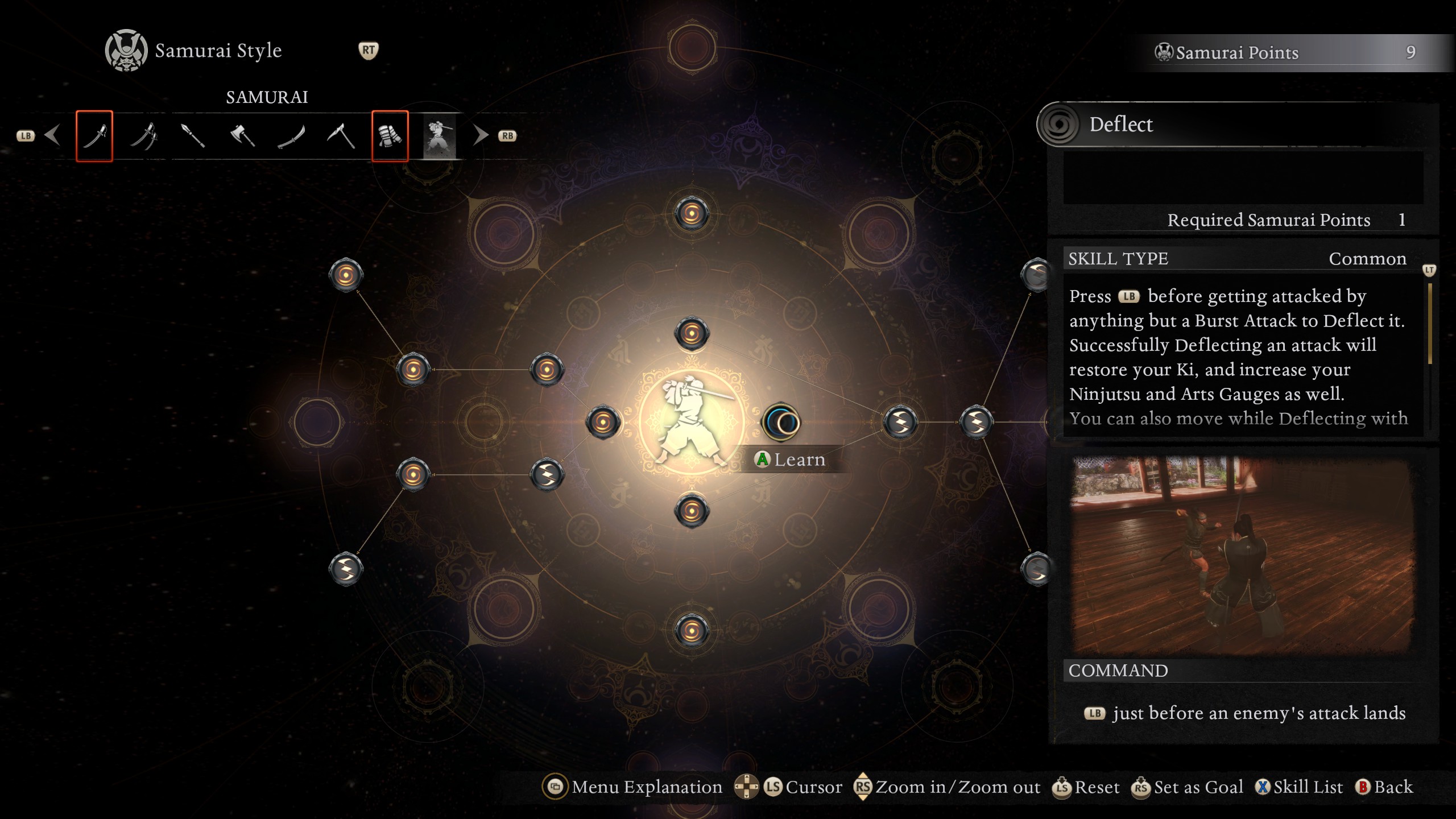Set the selected skill as Goal

[1188, 787]
